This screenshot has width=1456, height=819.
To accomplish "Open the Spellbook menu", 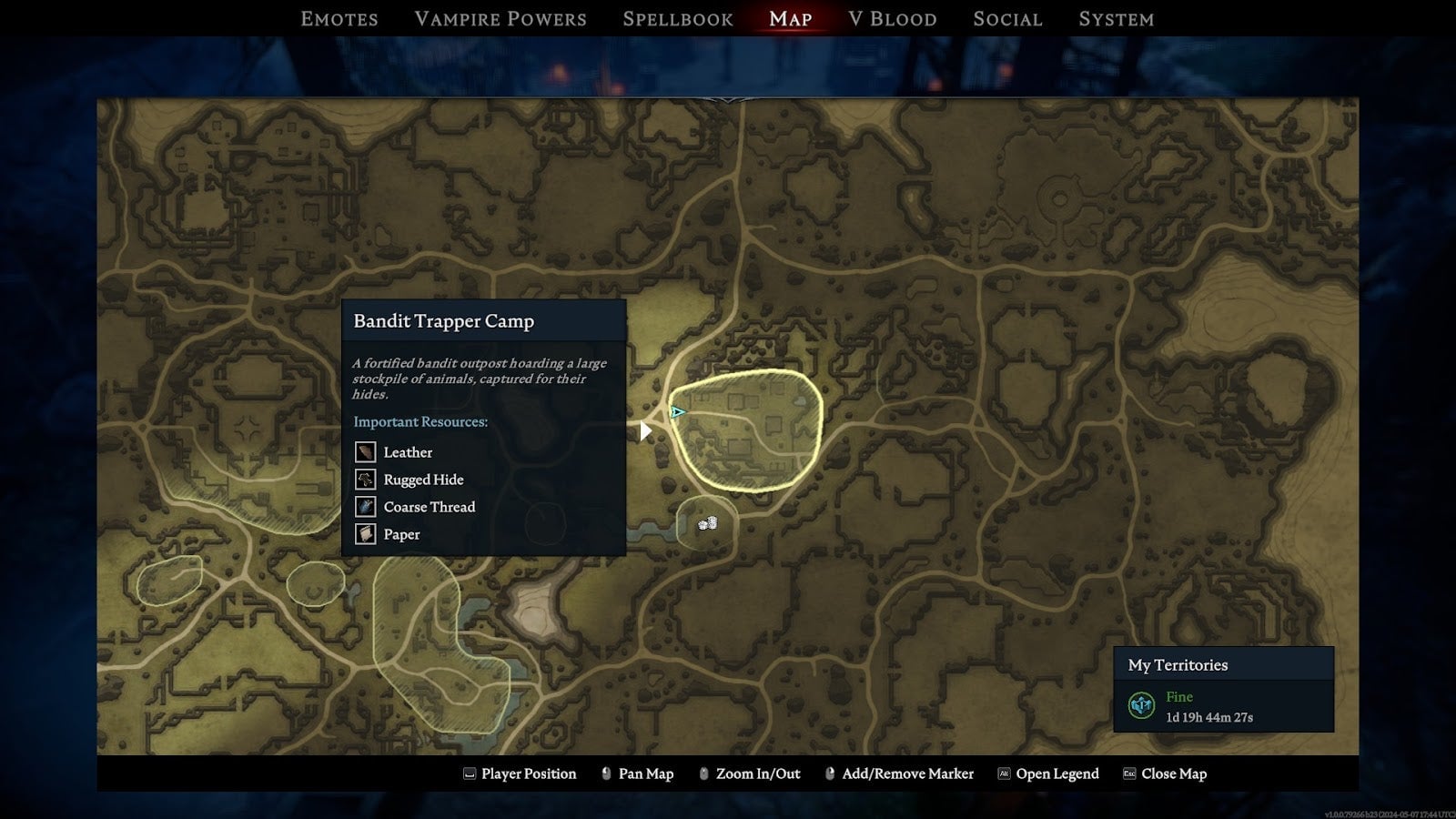I will pos(677,18).
